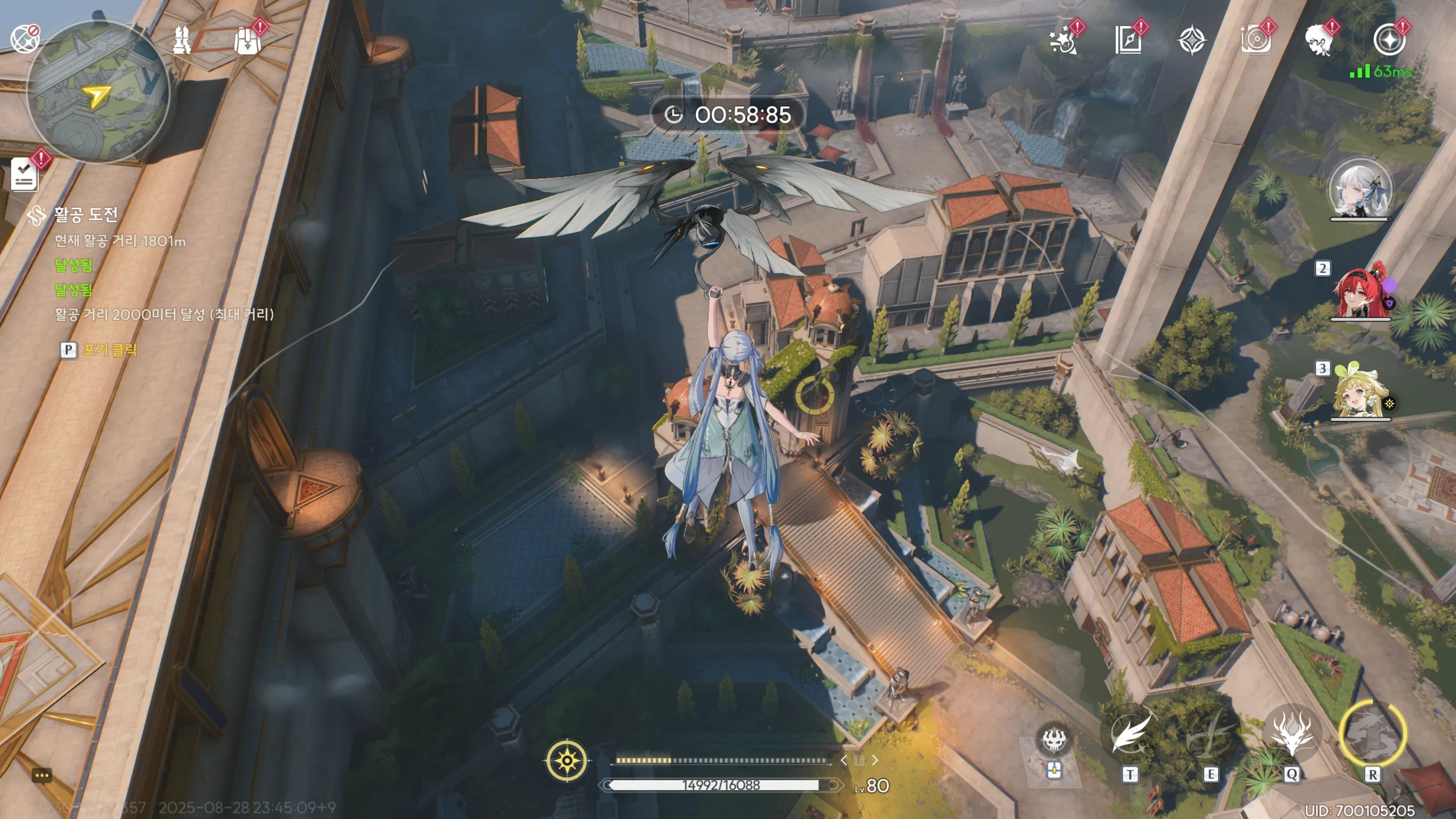Screen dimensions: 1456x819
Task: Open the quest checklist icon
Action: click(25, 174)
